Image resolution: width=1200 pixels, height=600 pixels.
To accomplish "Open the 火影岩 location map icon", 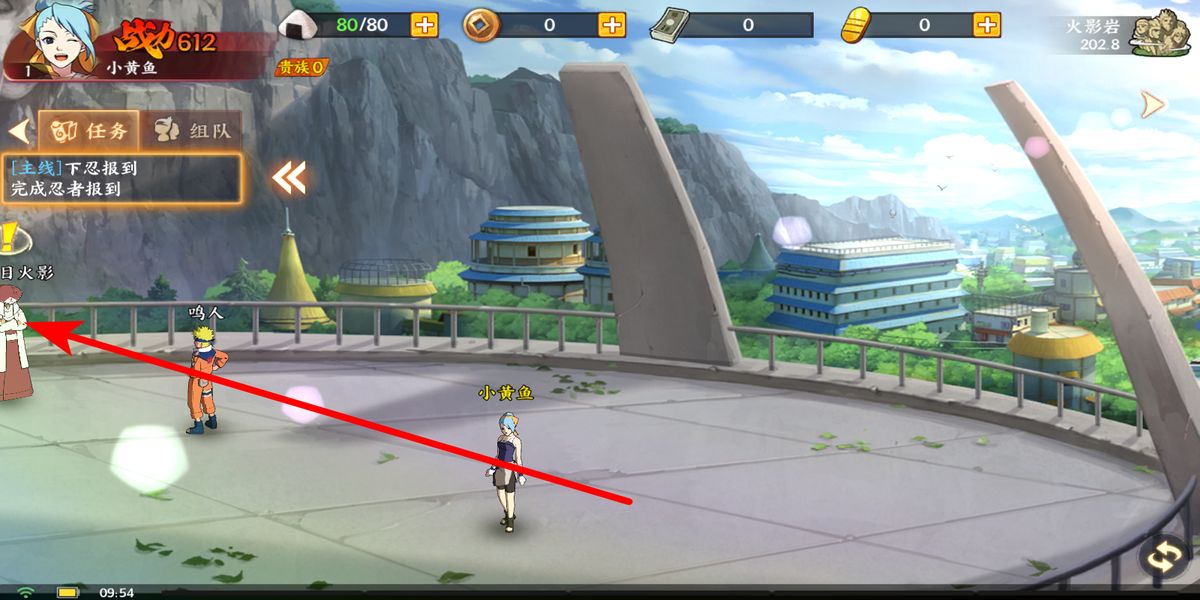I will tap(1158, 31).
